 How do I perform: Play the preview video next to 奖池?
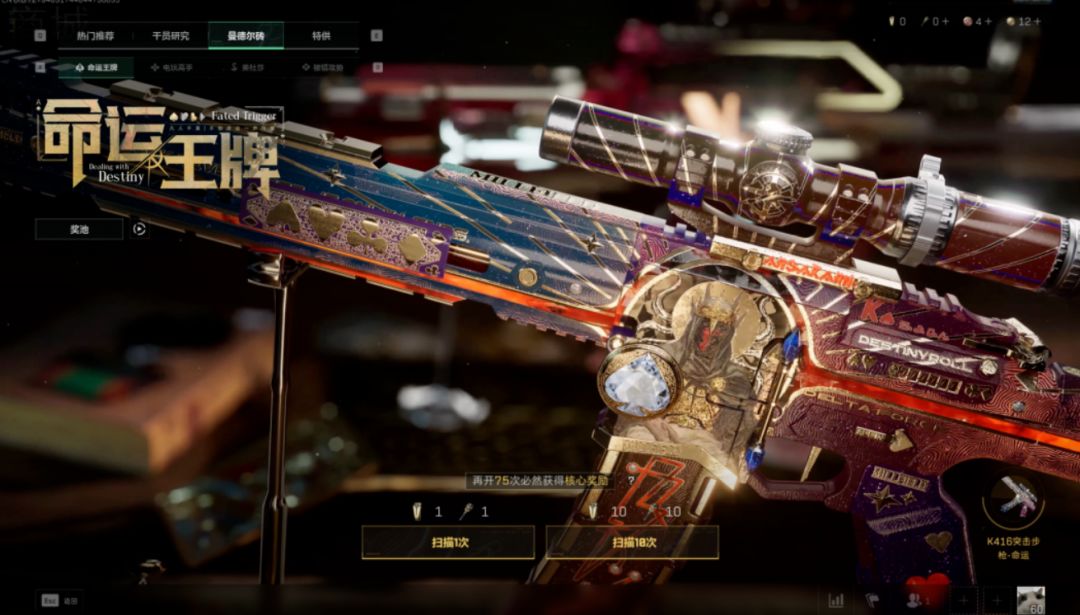[140, 229]
